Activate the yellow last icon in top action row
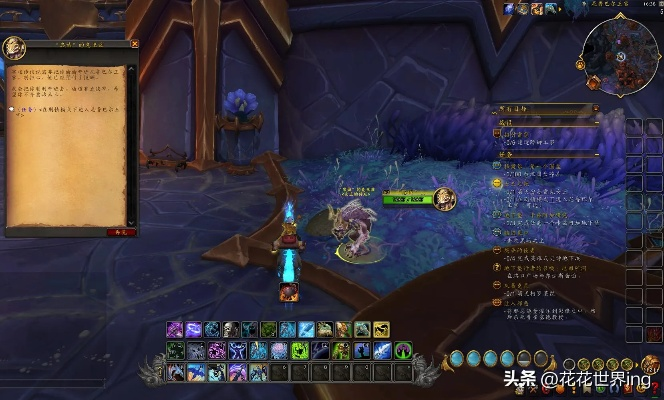Image resolution: width=664 pixels, height=400 pixels. 381,329
